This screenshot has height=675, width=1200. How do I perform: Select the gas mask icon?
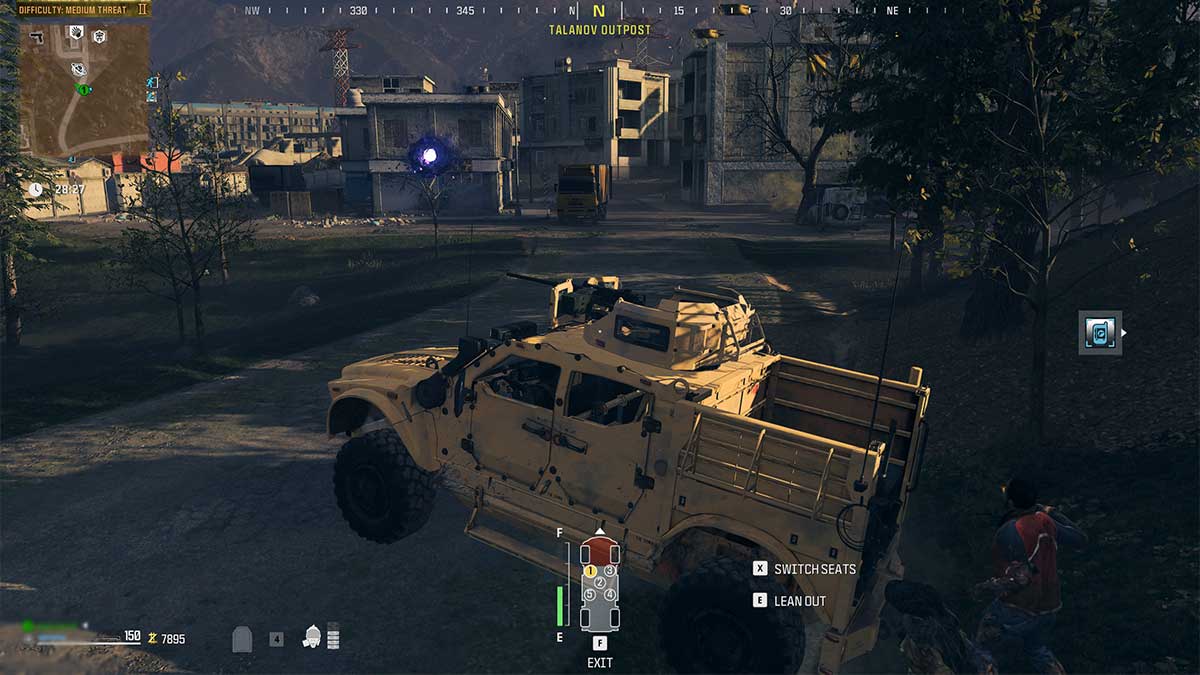312,636
